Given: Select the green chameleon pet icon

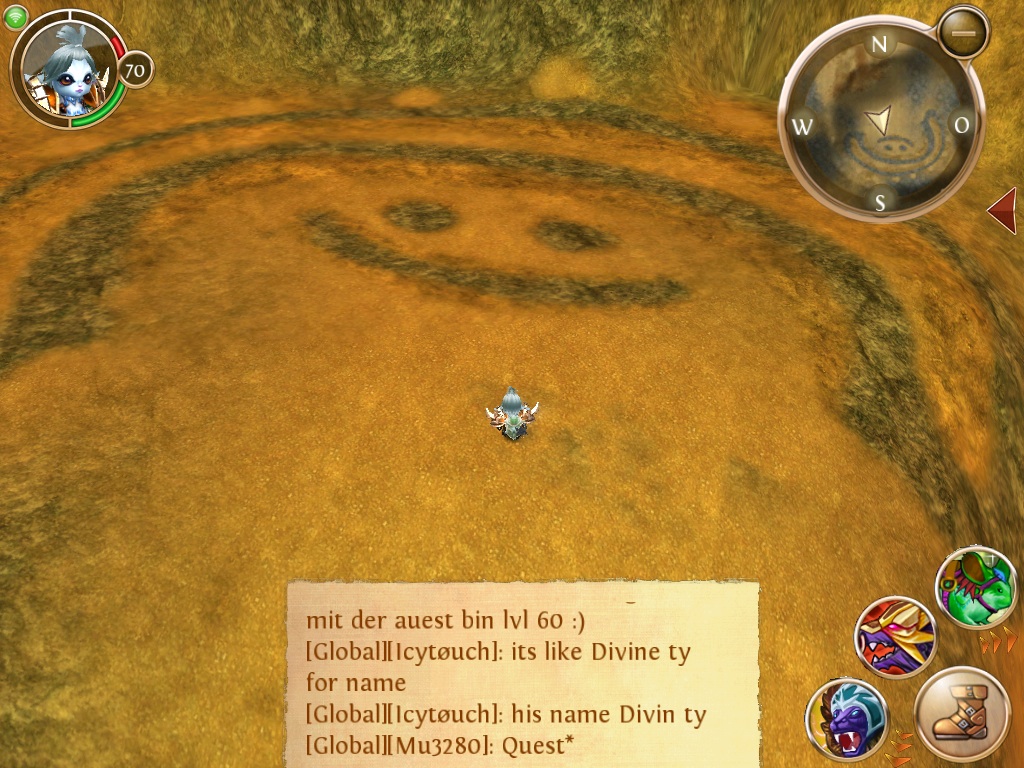Looking at the screenshot, I should (x=975, y=587).
